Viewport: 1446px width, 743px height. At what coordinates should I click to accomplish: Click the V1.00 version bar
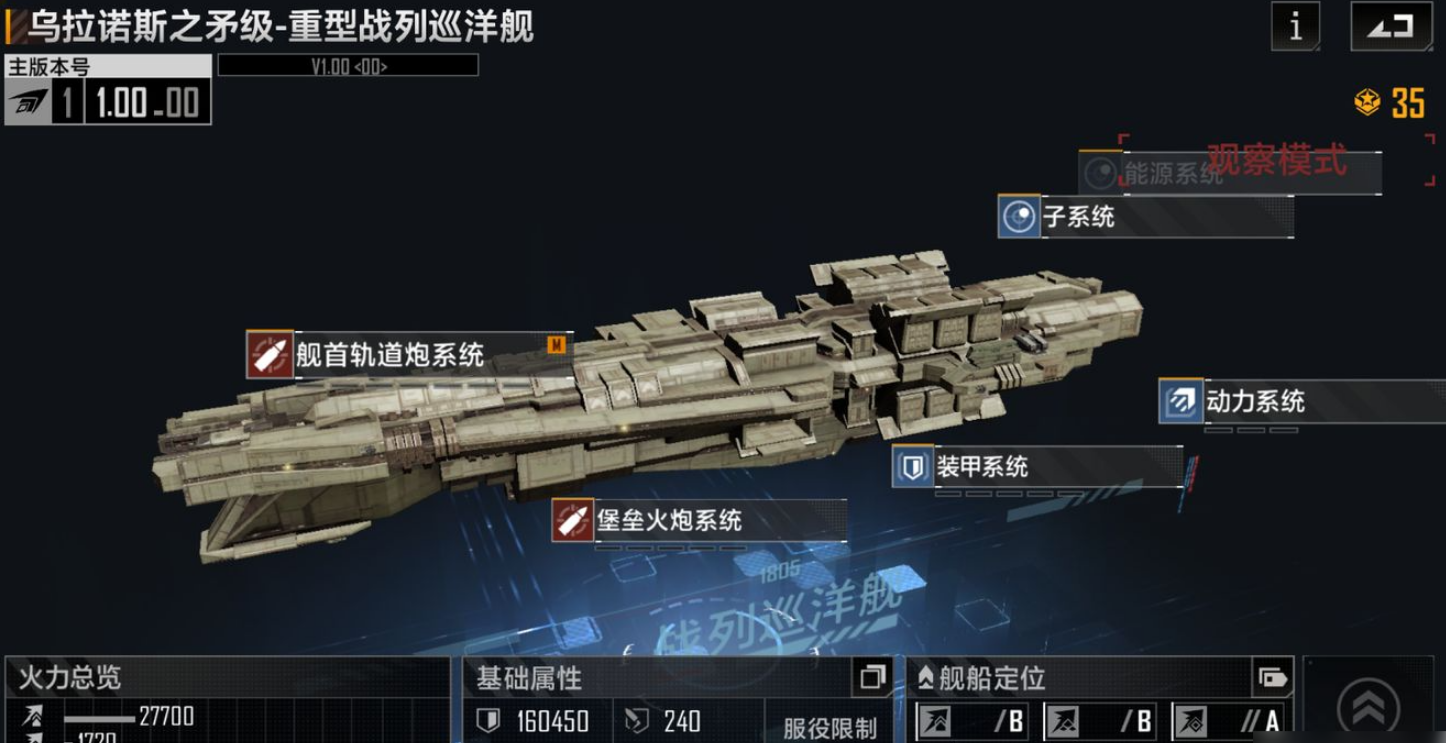(348, 67)
